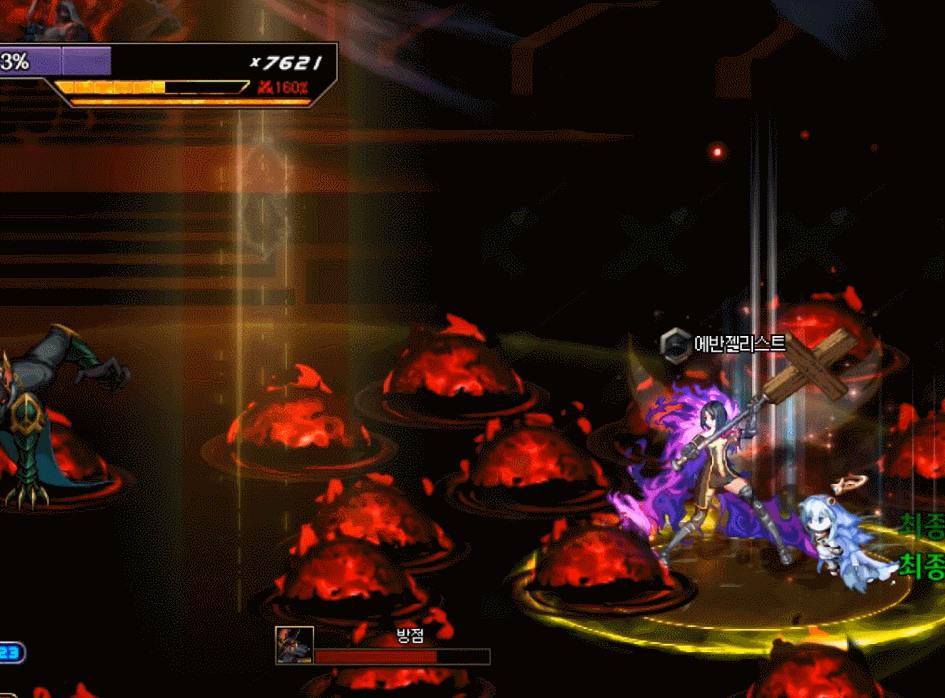Screen dimensions: 945x698
Task: Select the blue 23 badge
Action: [11, 653]
